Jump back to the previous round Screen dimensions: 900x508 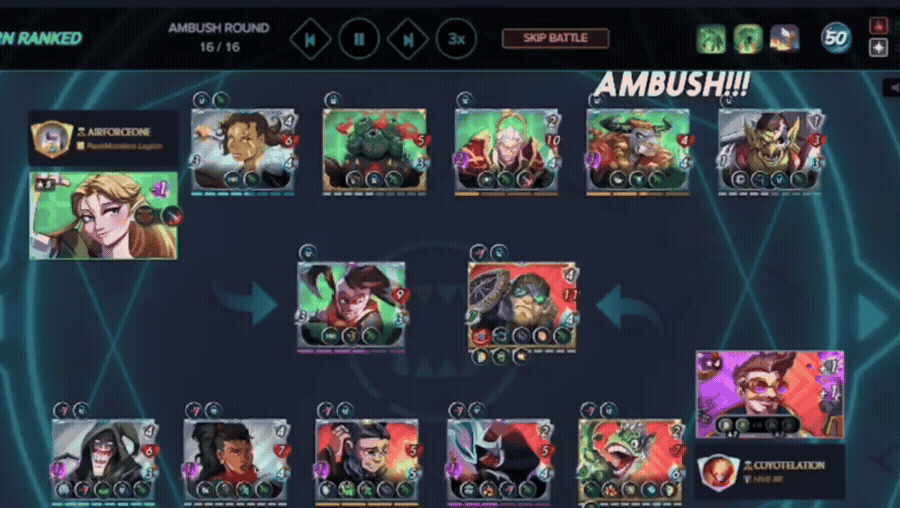click(310, 39)
